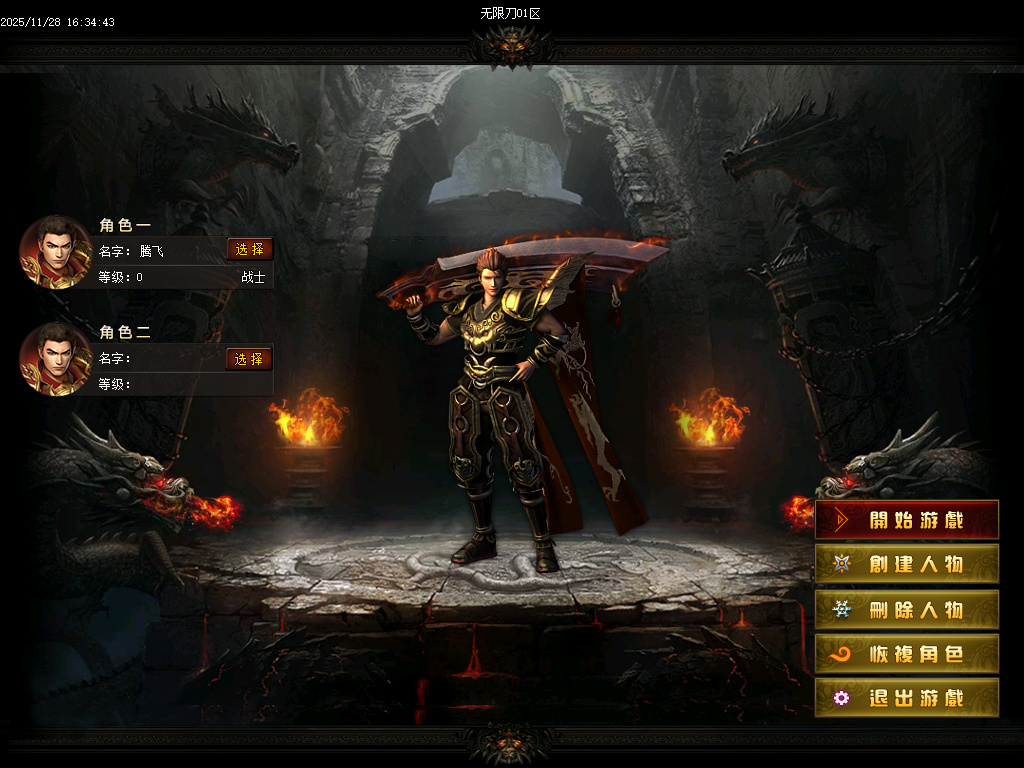Viewport: 1024px width, 768px height.
Task: Delete character using 刪除人物 button
Action: (906, 609)
